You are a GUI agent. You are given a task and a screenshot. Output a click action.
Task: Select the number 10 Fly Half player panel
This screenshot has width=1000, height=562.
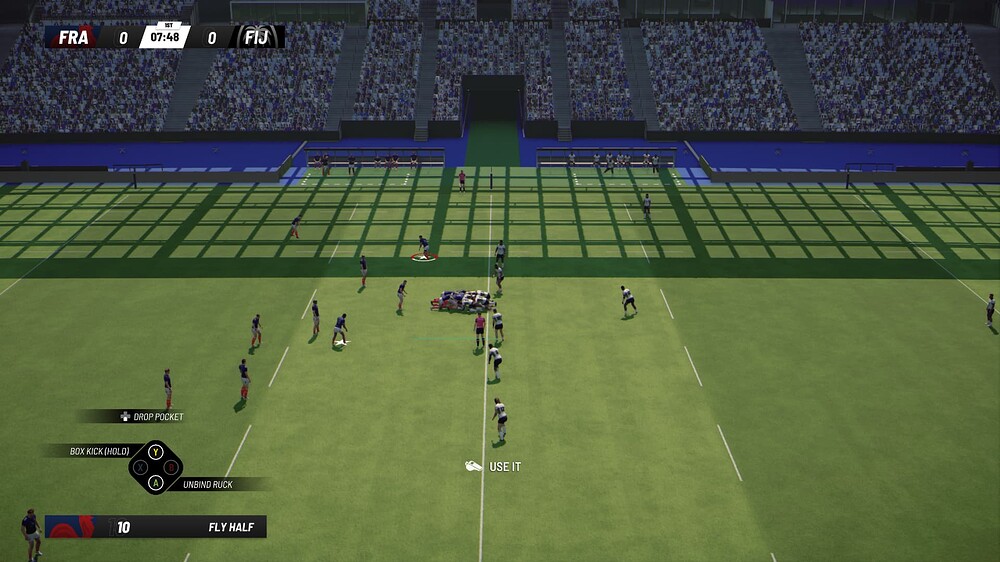(155, 527)
